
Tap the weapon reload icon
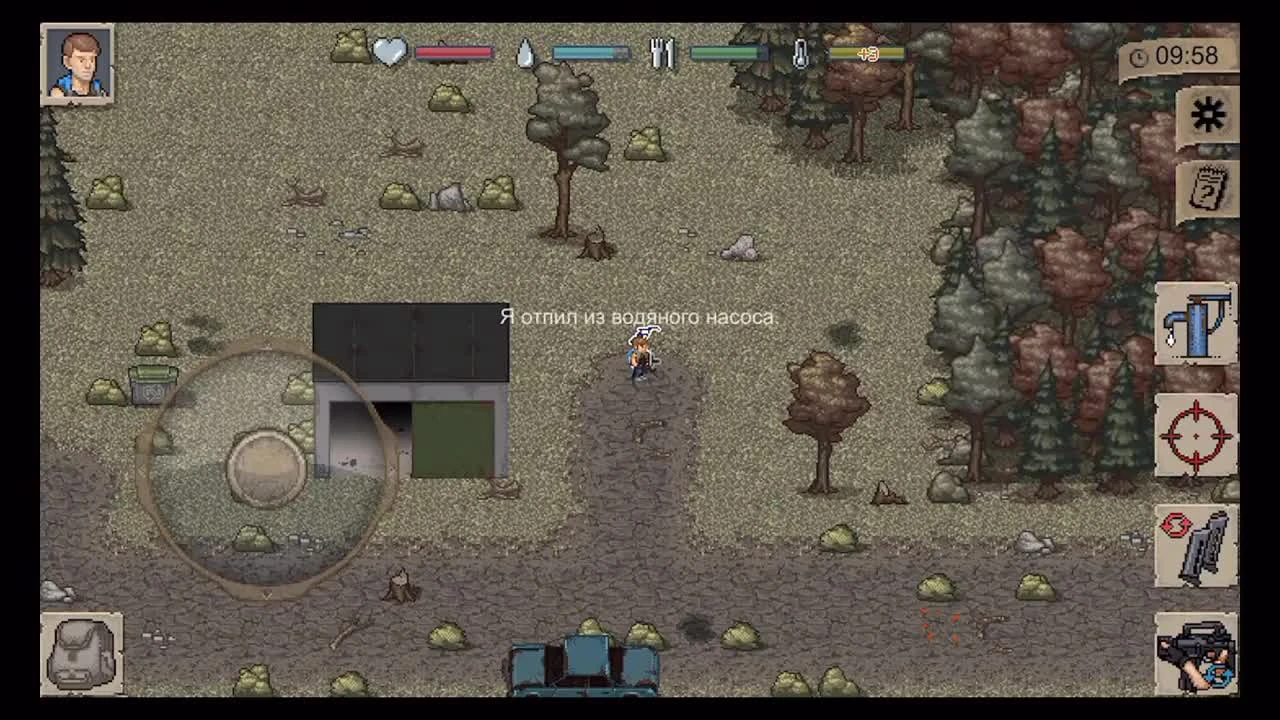(1196, 545)
